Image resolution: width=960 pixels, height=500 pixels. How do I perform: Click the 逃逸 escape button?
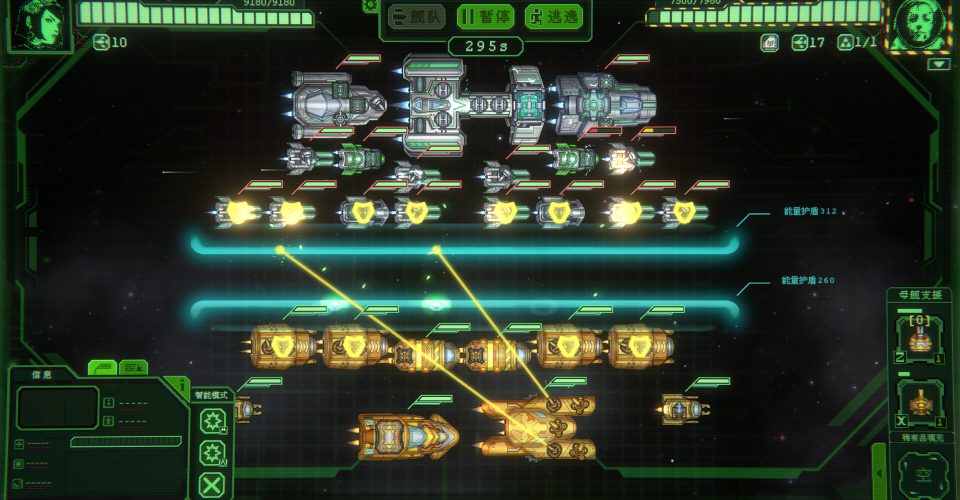553,16
